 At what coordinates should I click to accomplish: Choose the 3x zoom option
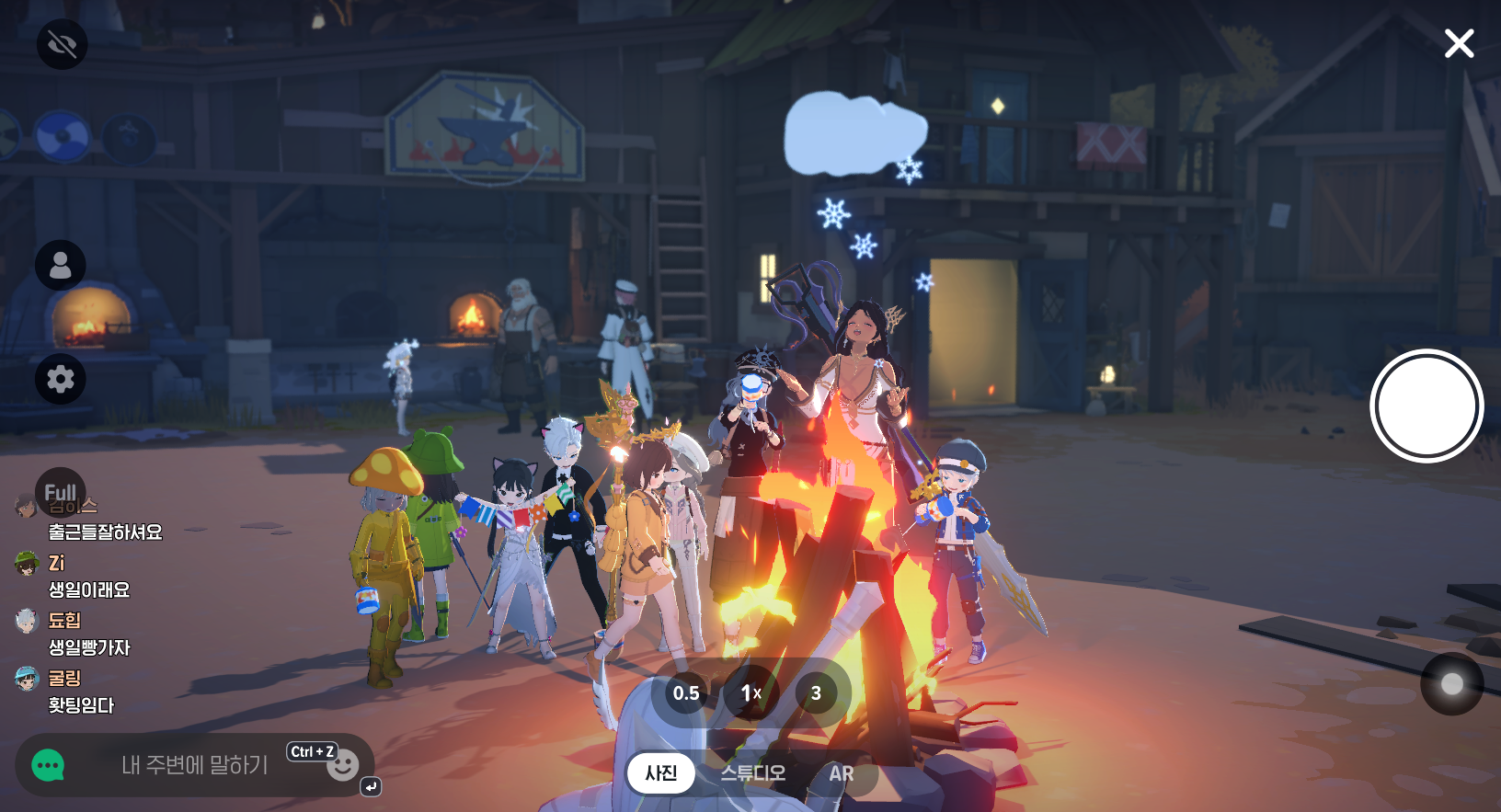(816, 693)
